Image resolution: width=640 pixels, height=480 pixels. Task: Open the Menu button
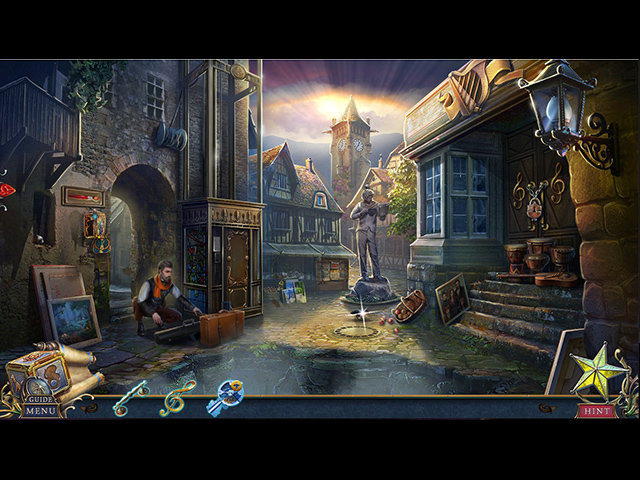pyautogui.click(x=41, y=411)
